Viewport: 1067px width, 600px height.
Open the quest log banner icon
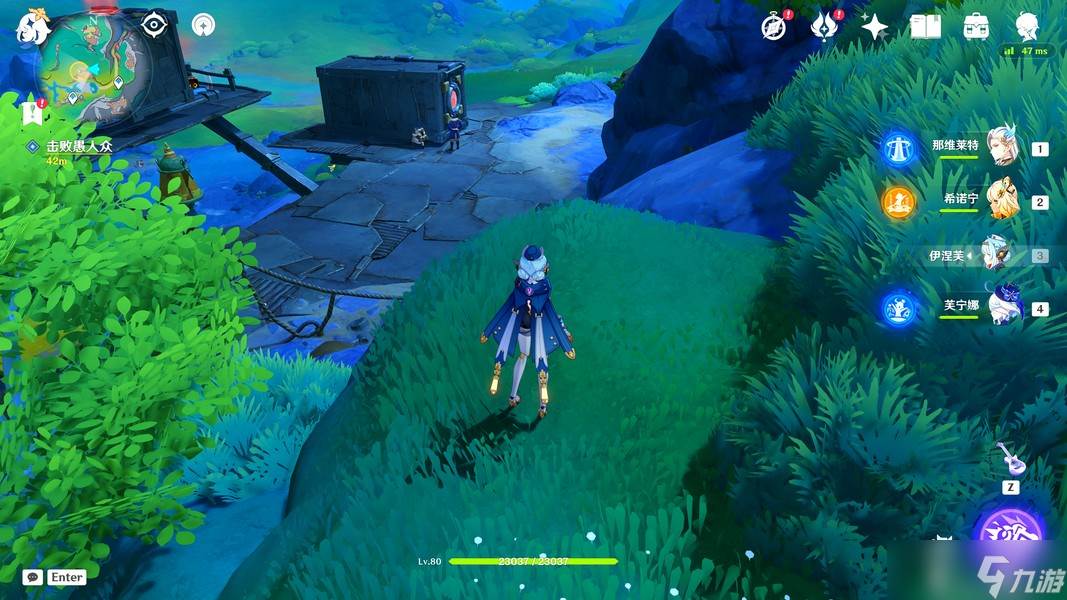(x=29, y=114)
